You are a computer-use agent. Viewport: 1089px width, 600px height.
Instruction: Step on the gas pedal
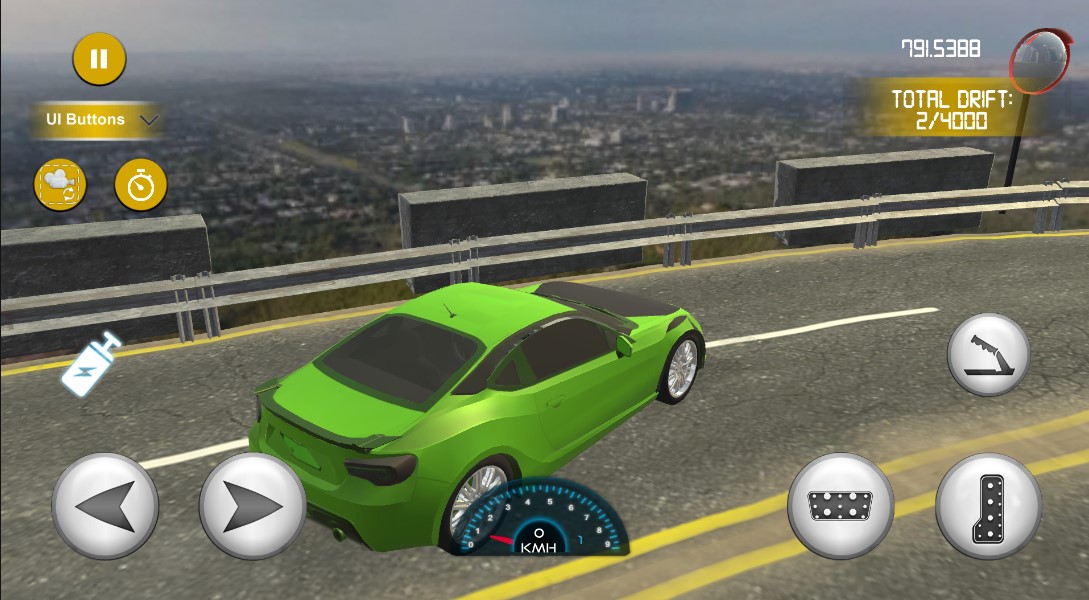(988, 506)
